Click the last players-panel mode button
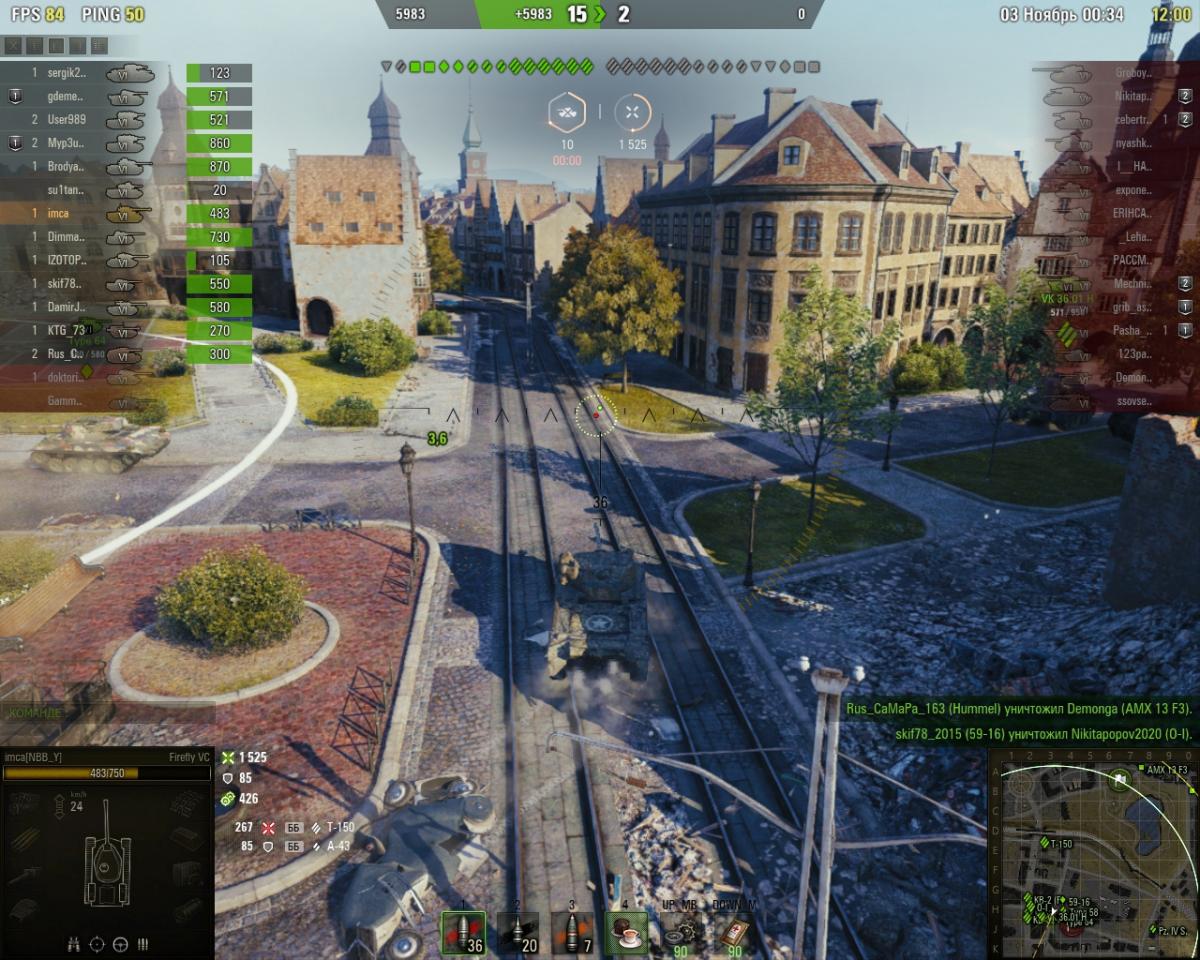The height and width of the screenshot is (960, 1200). click(x=99, y=45)
